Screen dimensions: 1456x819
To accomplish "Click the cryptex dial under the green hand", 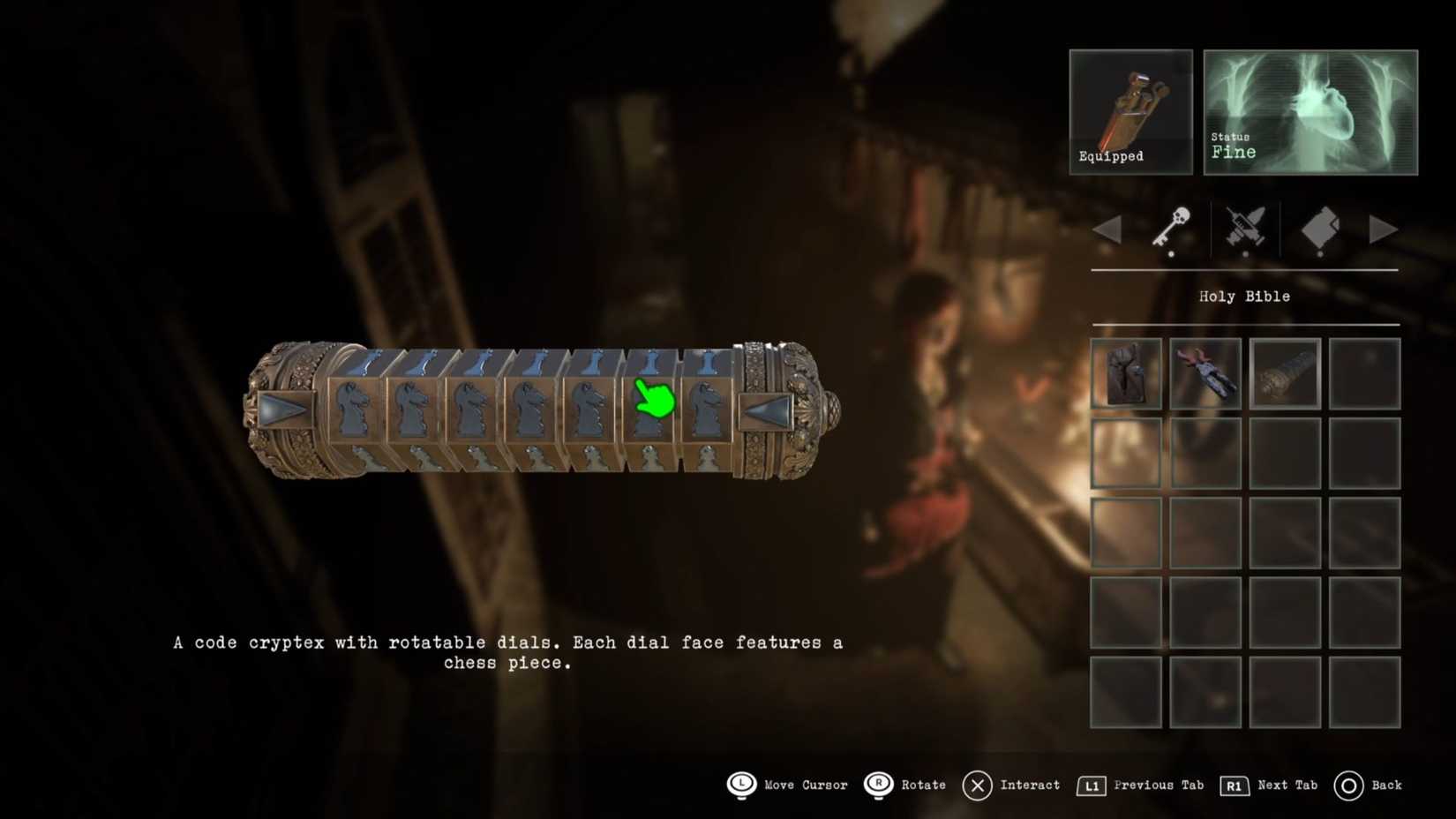I will point(650,410).
